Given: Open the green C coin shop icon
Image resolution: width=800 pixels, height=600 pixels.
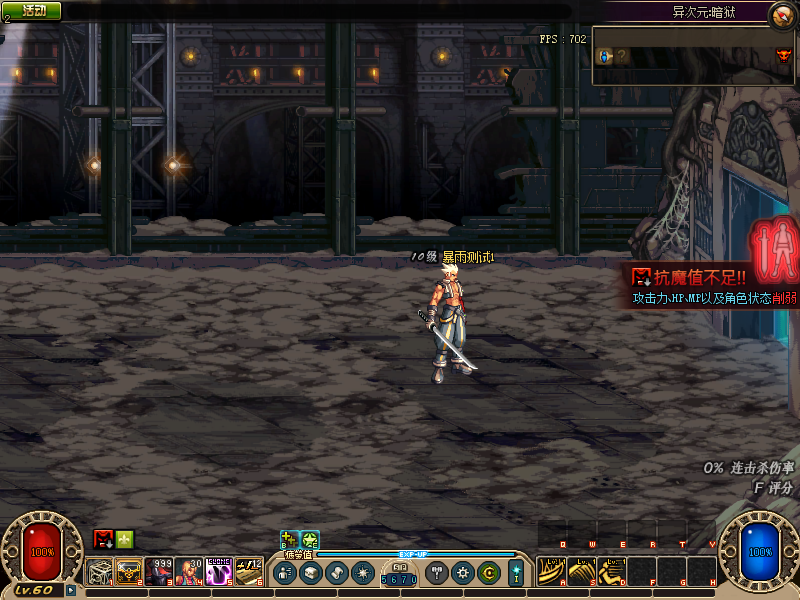Looking at the screenshot, I should 488,573.
